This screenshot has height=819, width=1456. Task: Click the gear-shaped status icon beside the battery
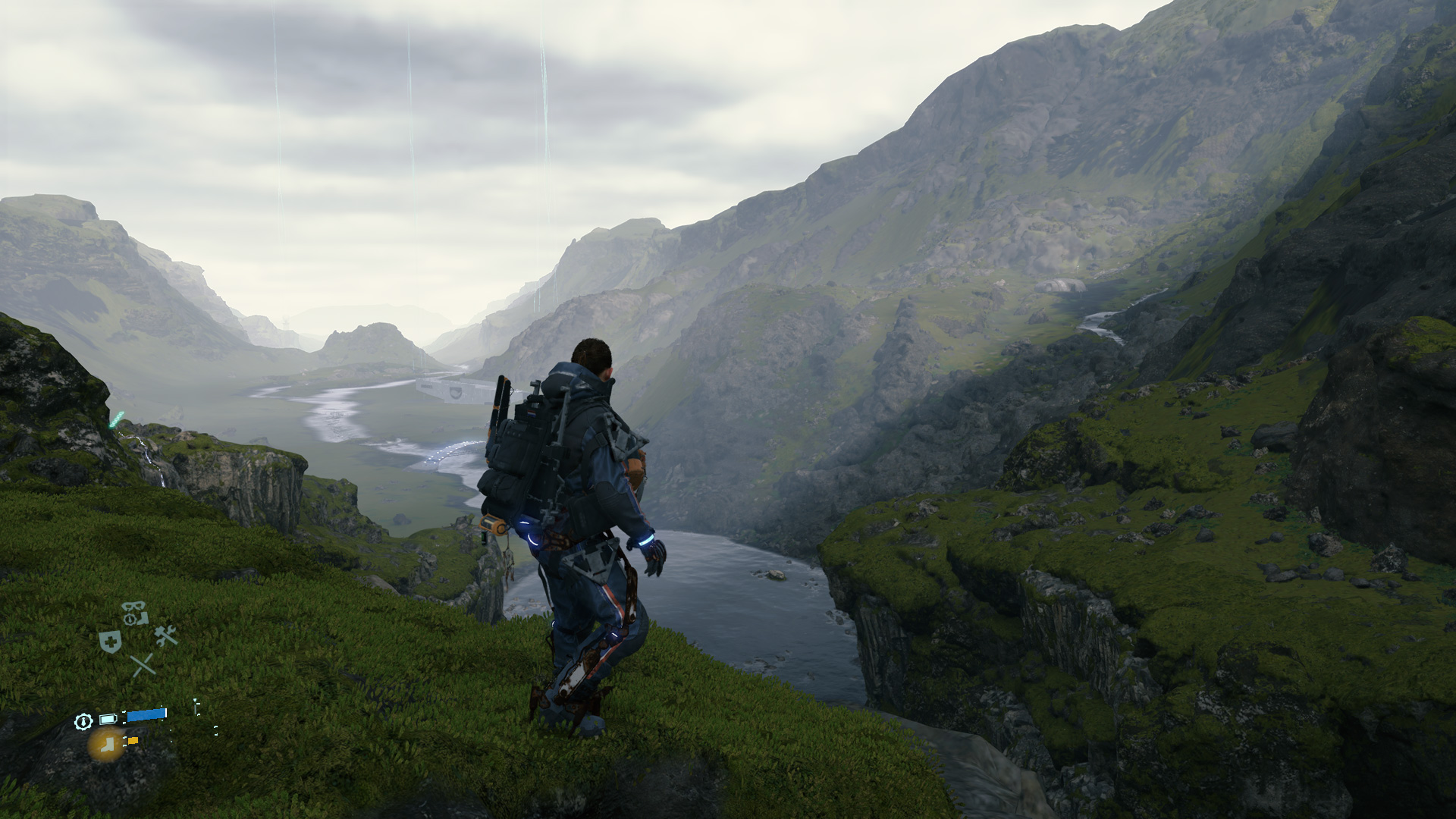point(83,721)
